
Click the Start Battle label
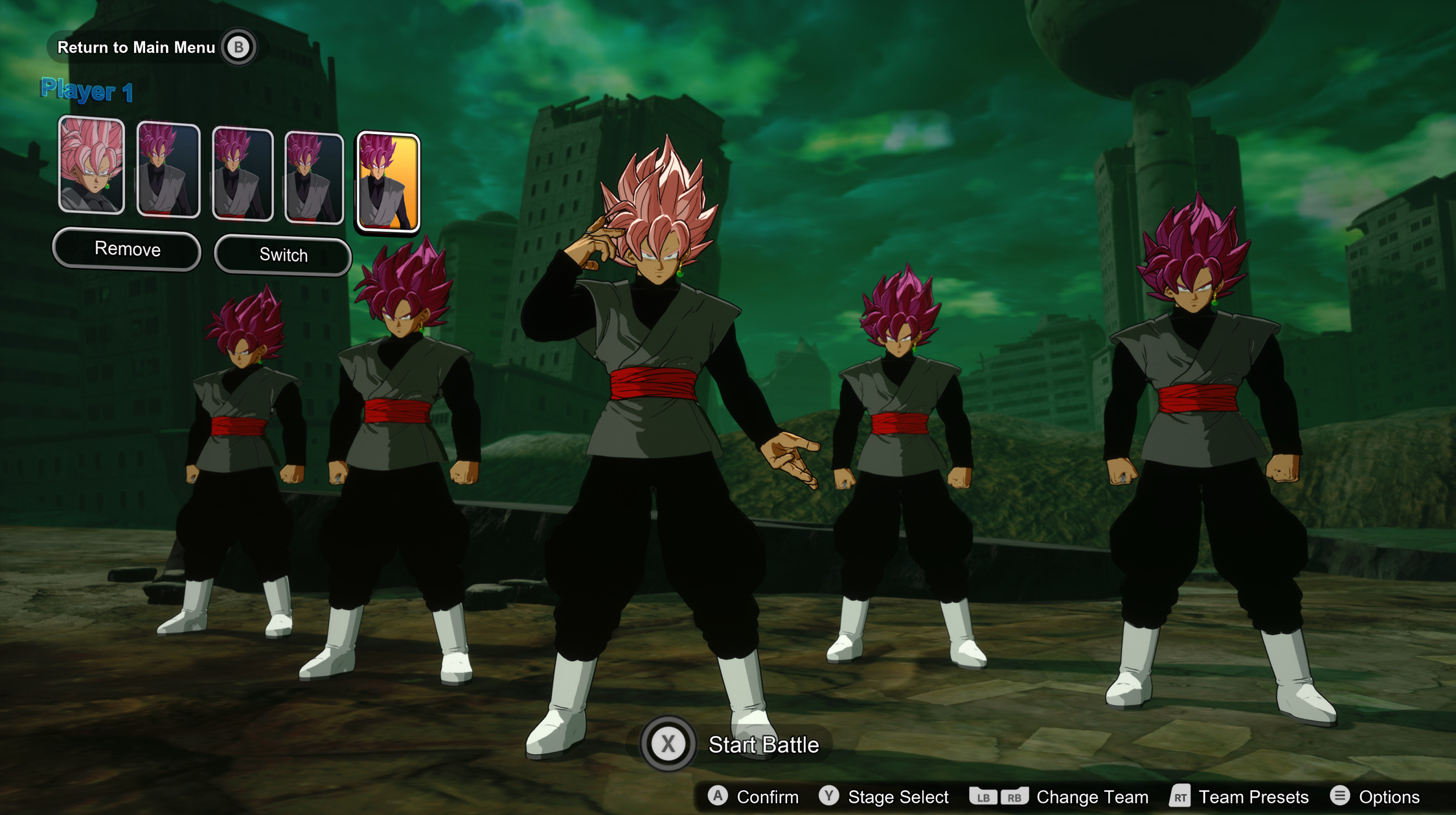(764, 745)
